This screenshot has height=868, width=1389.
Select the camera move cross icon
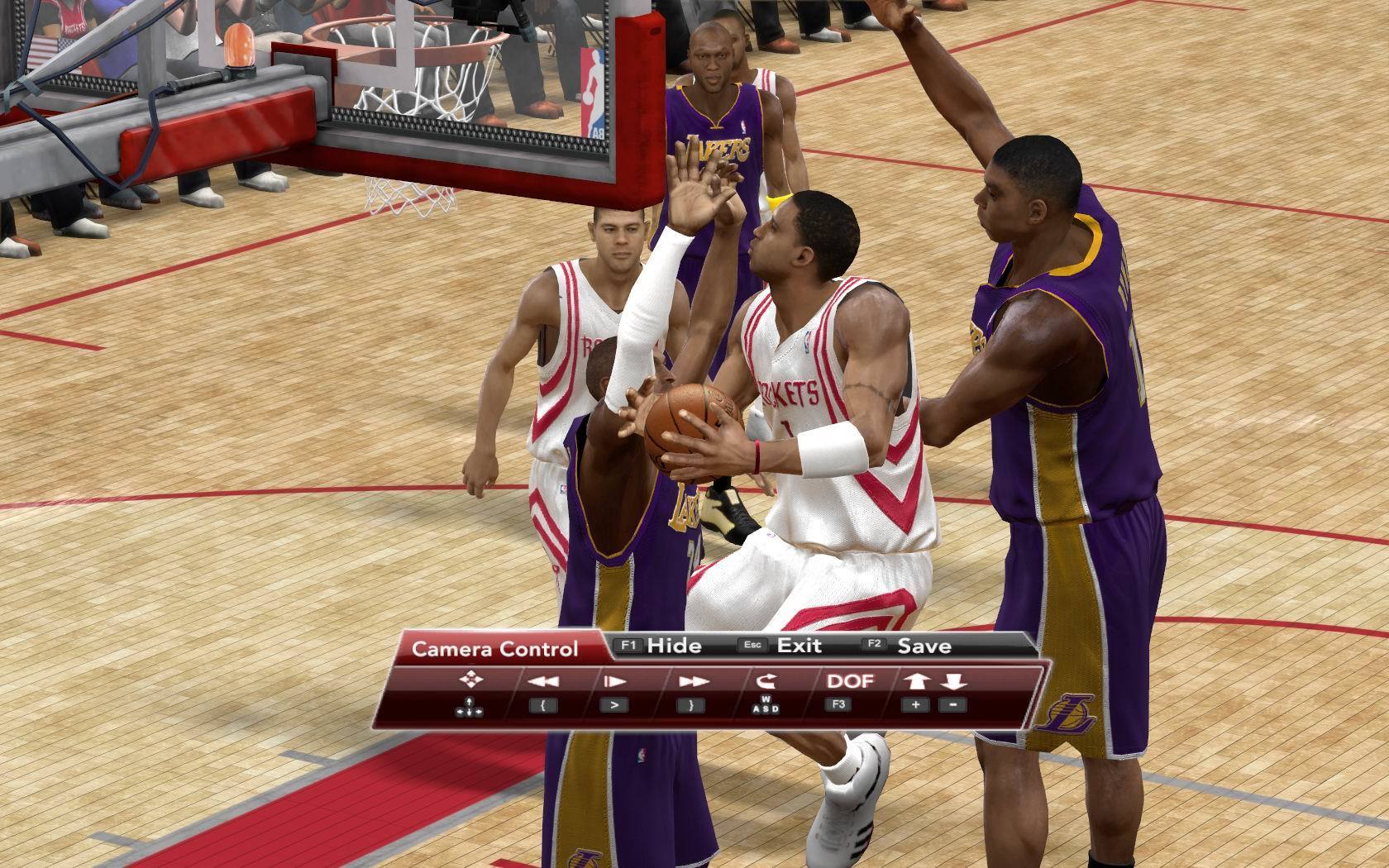pyautogui.click(x=470, y=680)
